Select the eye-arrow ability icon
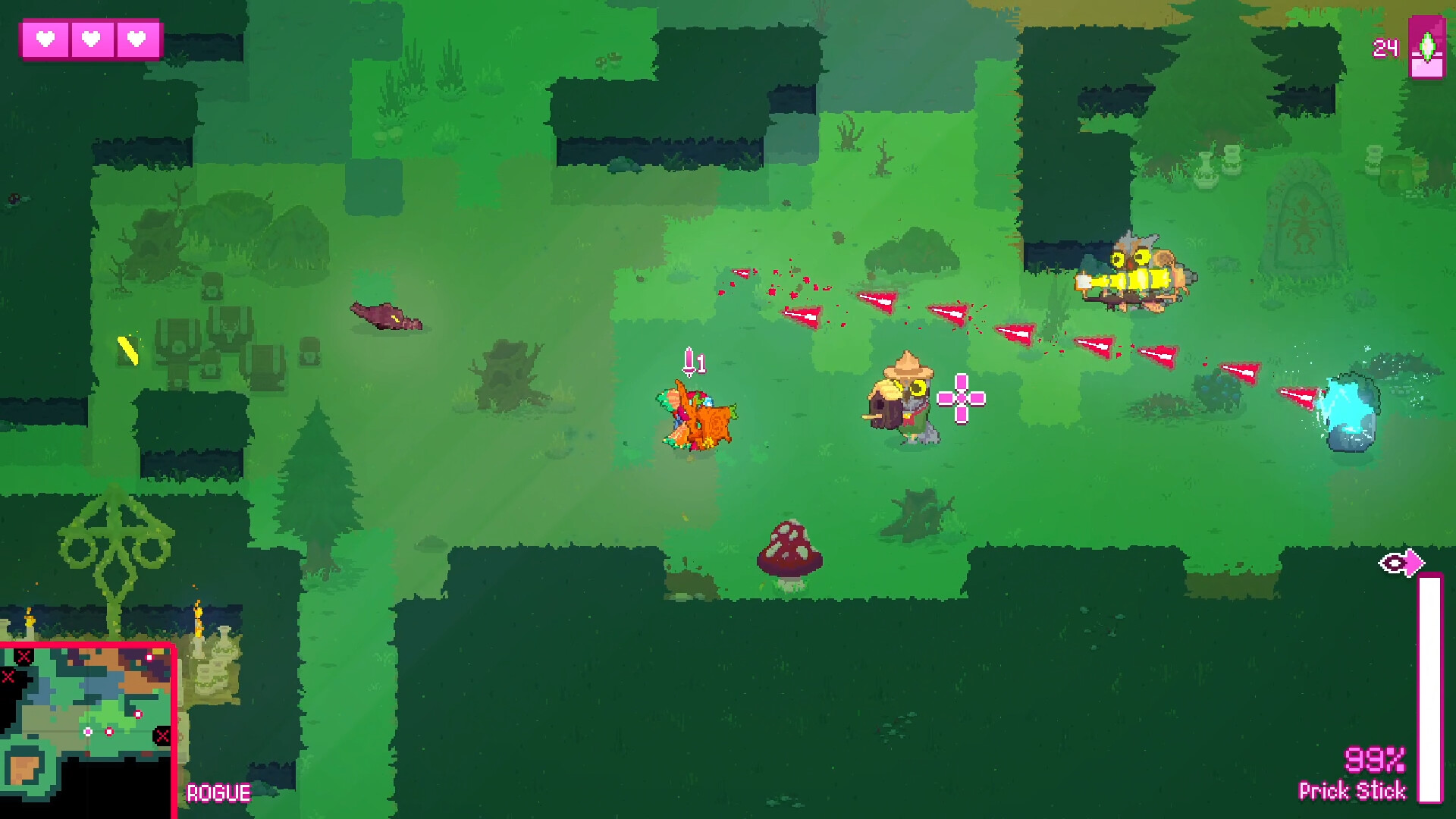This screenshot has height=819, width=1456. pyautogui.click(x=1401, y=563)
